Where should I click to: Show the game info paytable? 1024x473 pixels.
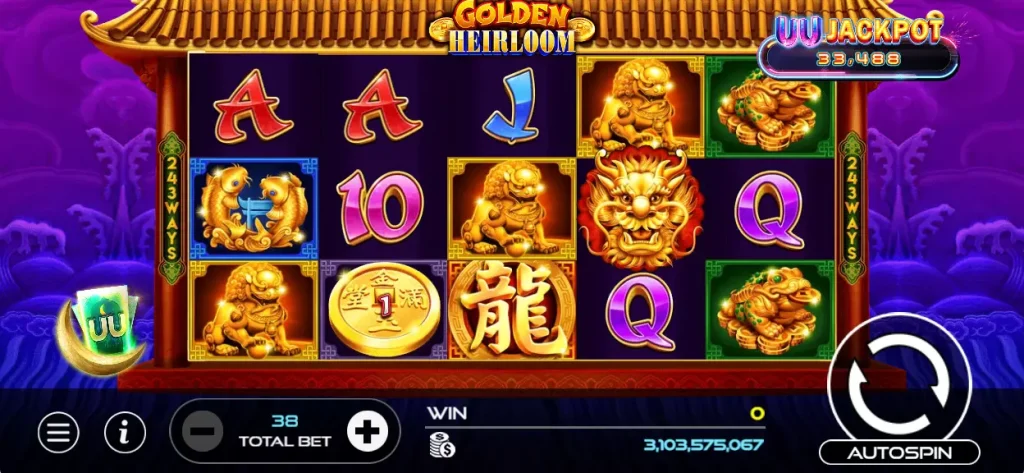[125, 432]
